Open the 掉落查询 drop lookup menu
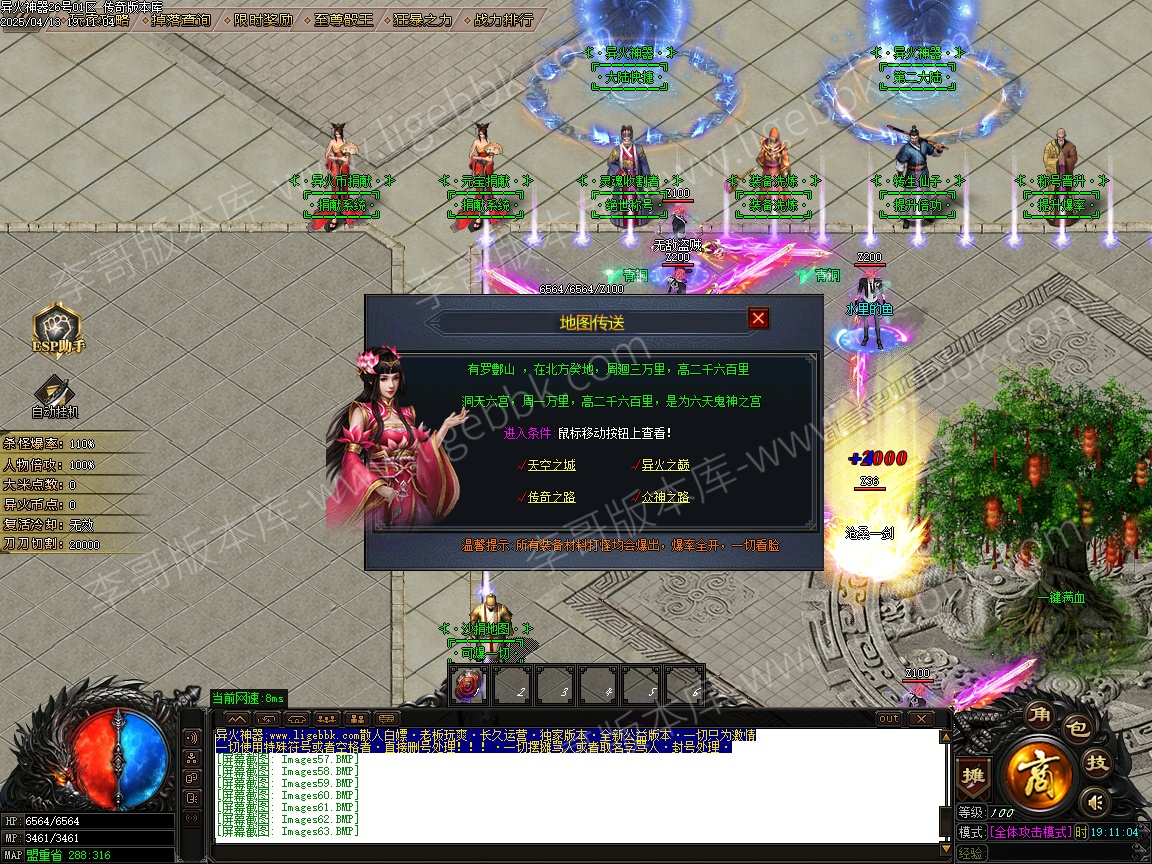Image resolution: width=1152 pixels, height=864 pixels. 182,19
